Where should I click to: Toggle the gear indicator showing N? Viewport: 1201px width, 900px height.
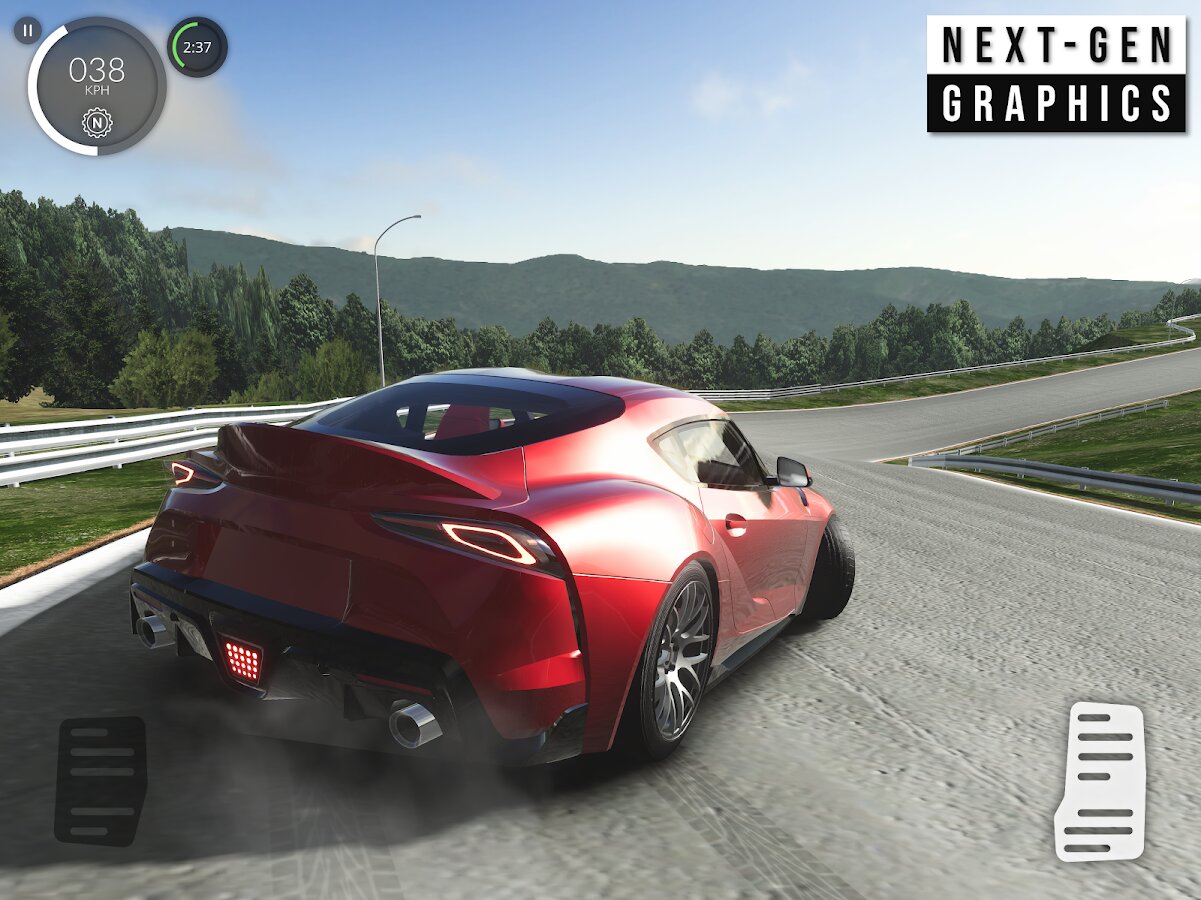tap(97, 123)
